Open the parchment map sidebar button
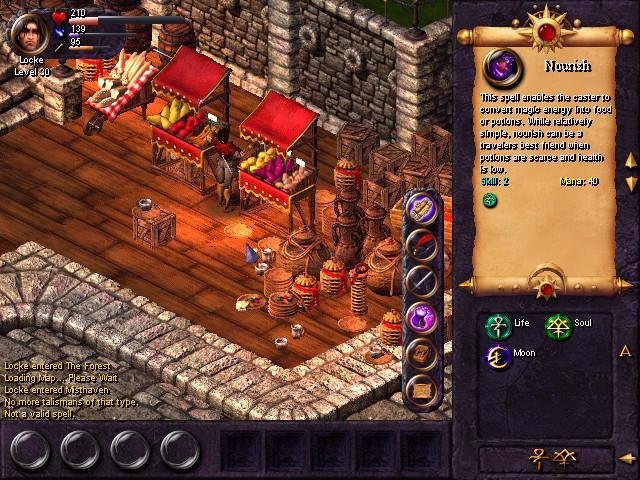The image size is (640, 480). tap(422, 389)
